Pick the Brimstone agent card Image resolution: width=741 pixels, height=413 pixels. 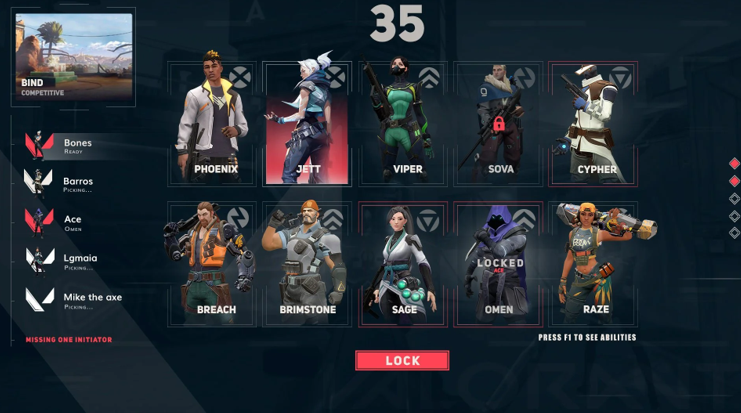307,263
